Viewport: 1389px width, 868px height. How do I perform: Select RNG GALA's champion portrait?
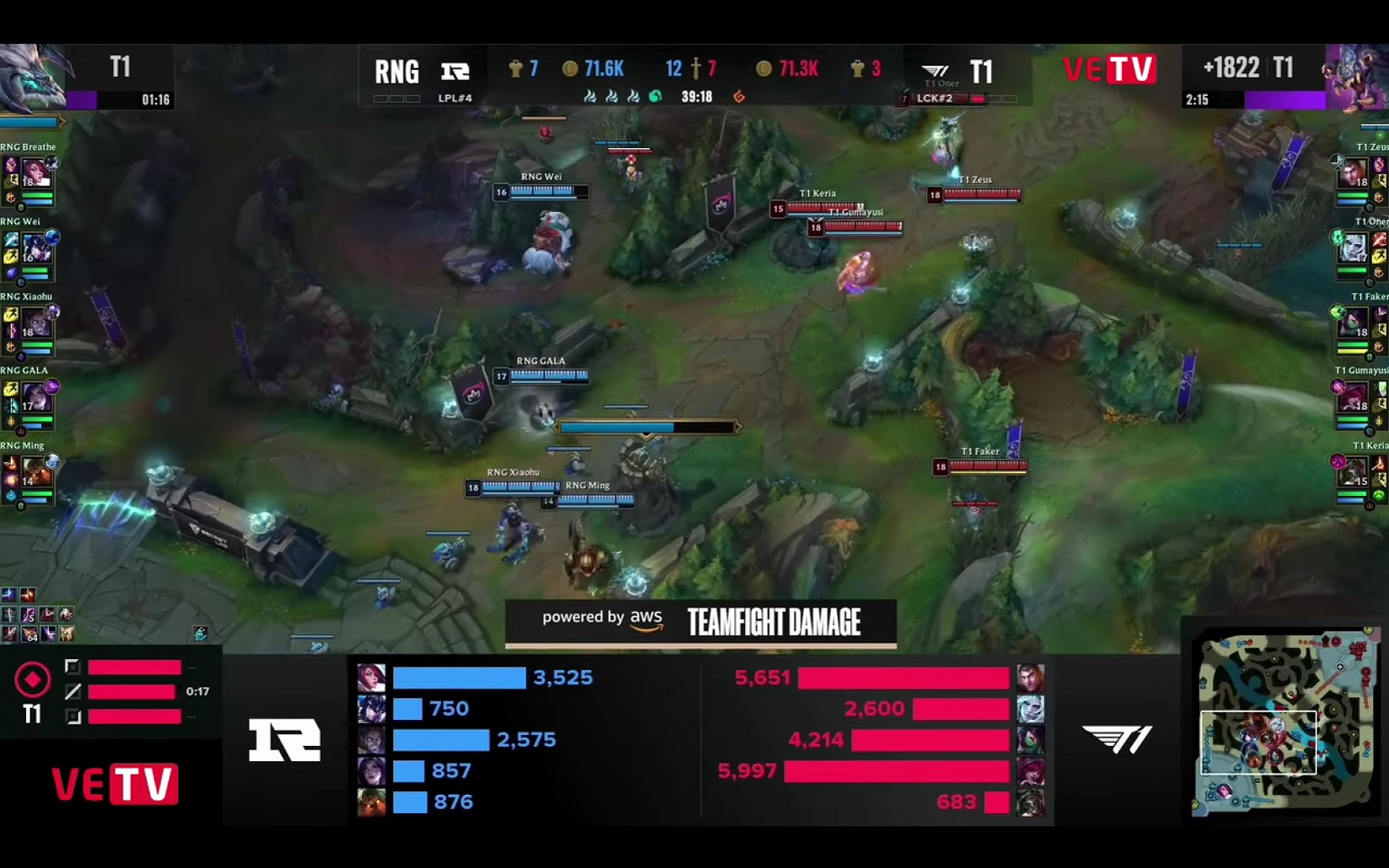click(36, 397)
